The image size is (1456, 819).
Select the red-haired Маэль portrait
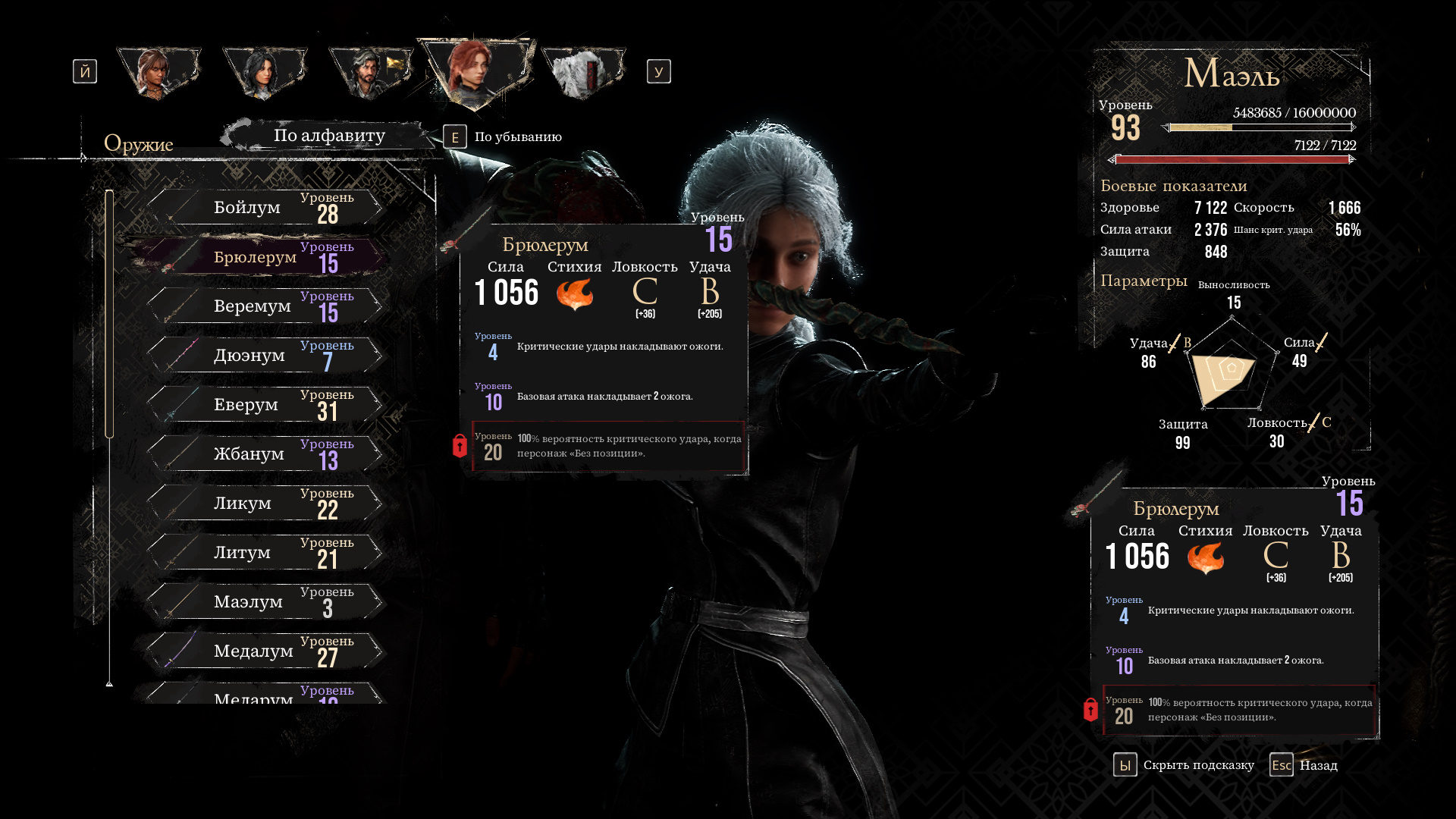pyautogui.click(x=476, y=71)
